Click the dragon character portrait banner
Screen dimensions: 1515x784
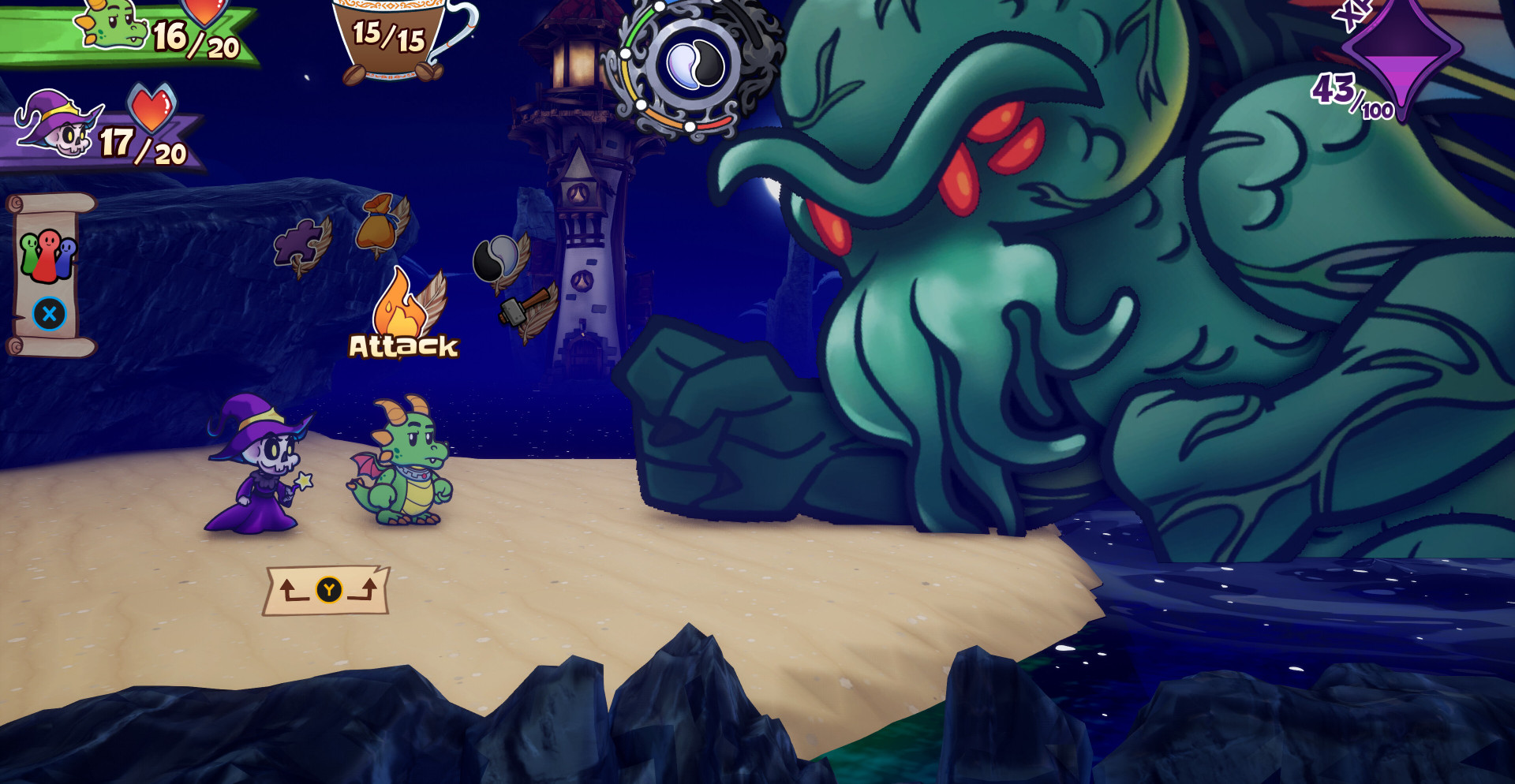tap(126, 33)
